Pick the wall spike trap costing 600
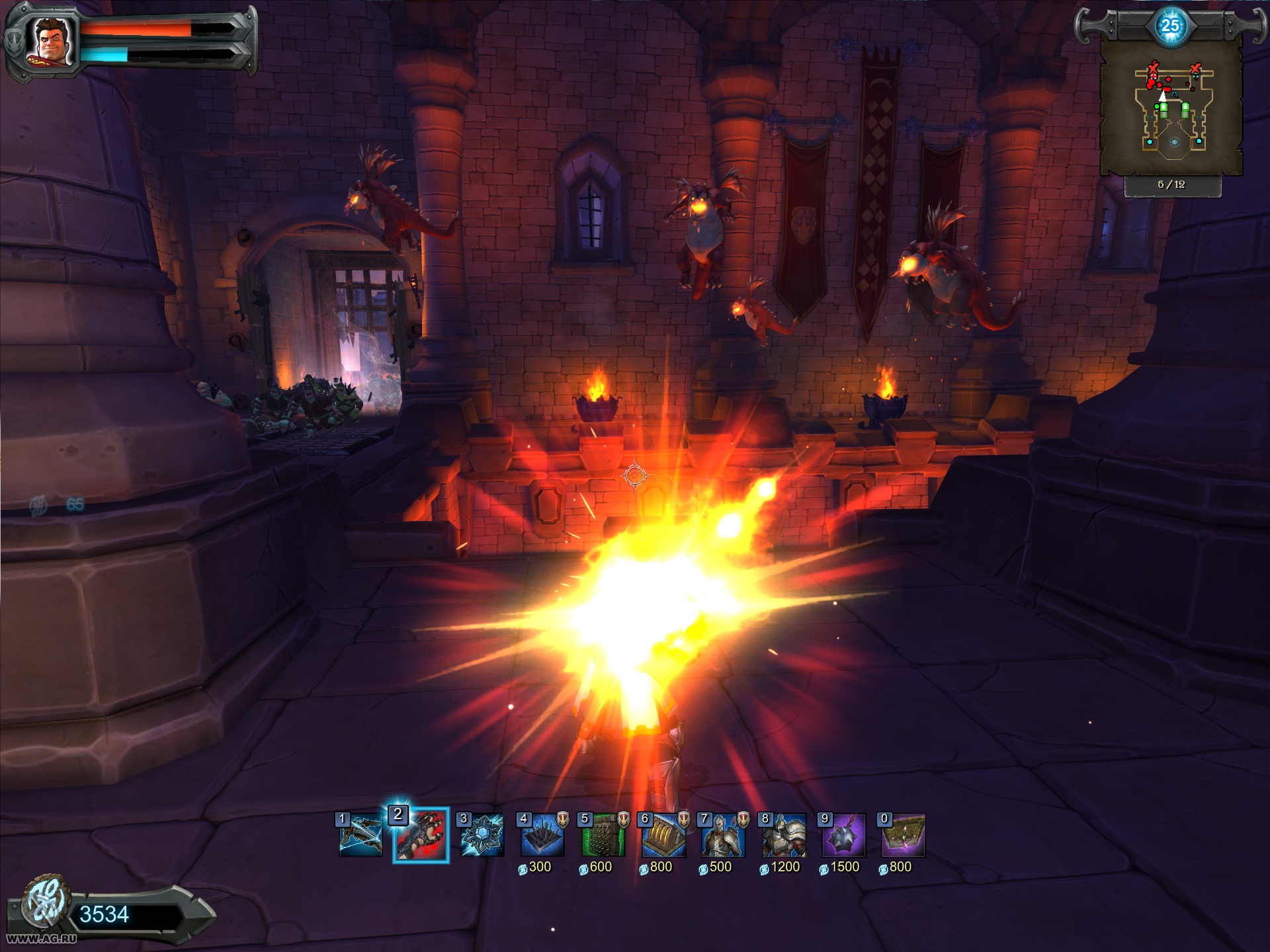Viewport: 1270px width, 952px height. click(x=603, y=836)
